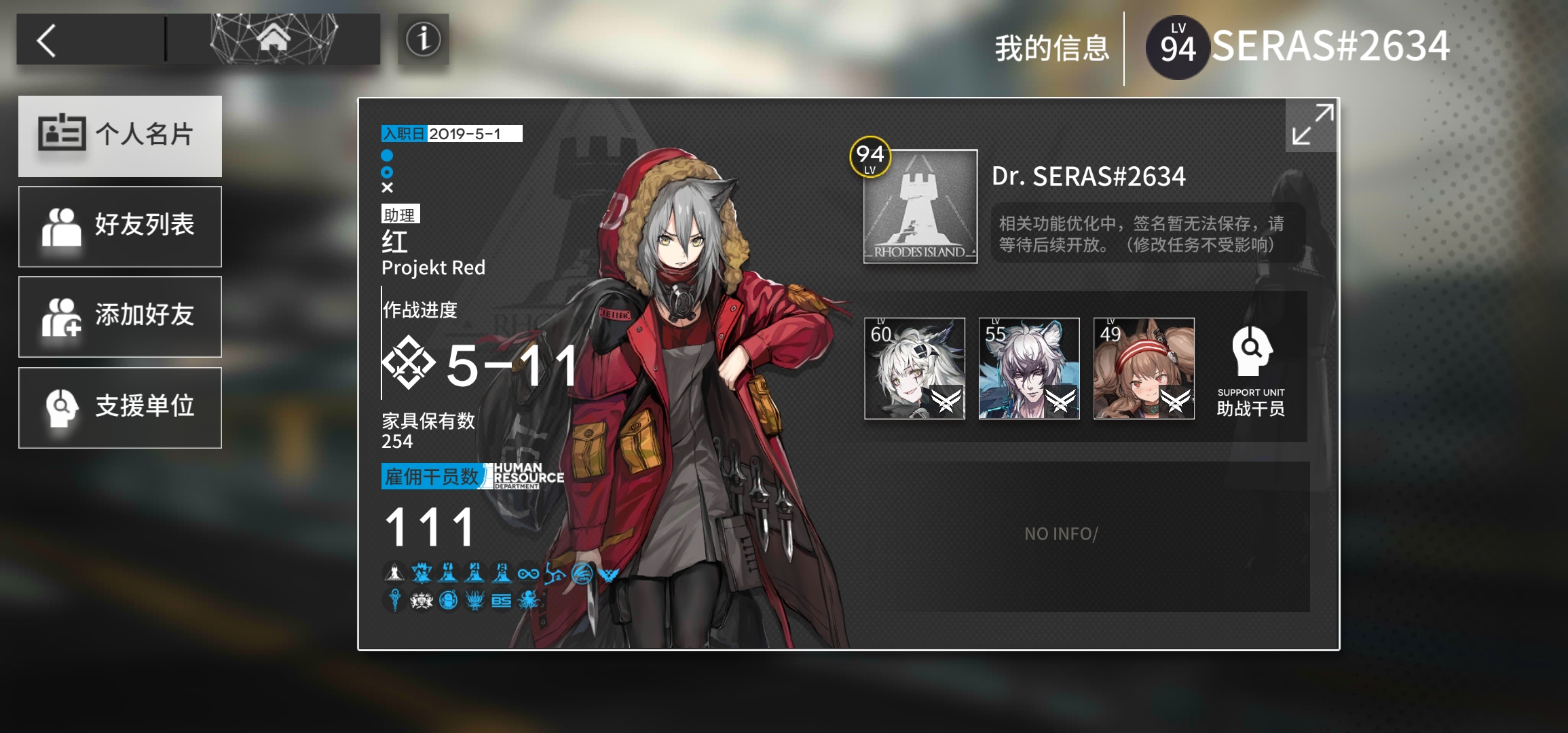Open 助战干员 support unit settings
The width and height of the screenshot is (1568, 733).
(1250, 371)
